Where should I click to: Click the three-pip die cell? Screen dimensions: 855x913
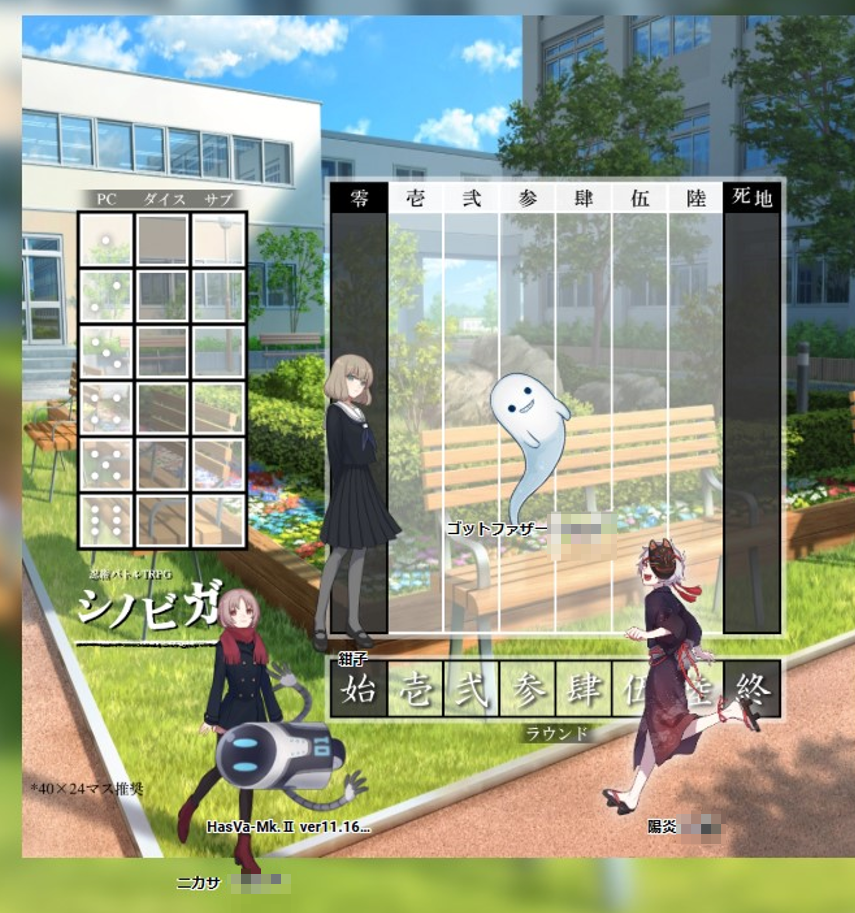click(106, 351)
